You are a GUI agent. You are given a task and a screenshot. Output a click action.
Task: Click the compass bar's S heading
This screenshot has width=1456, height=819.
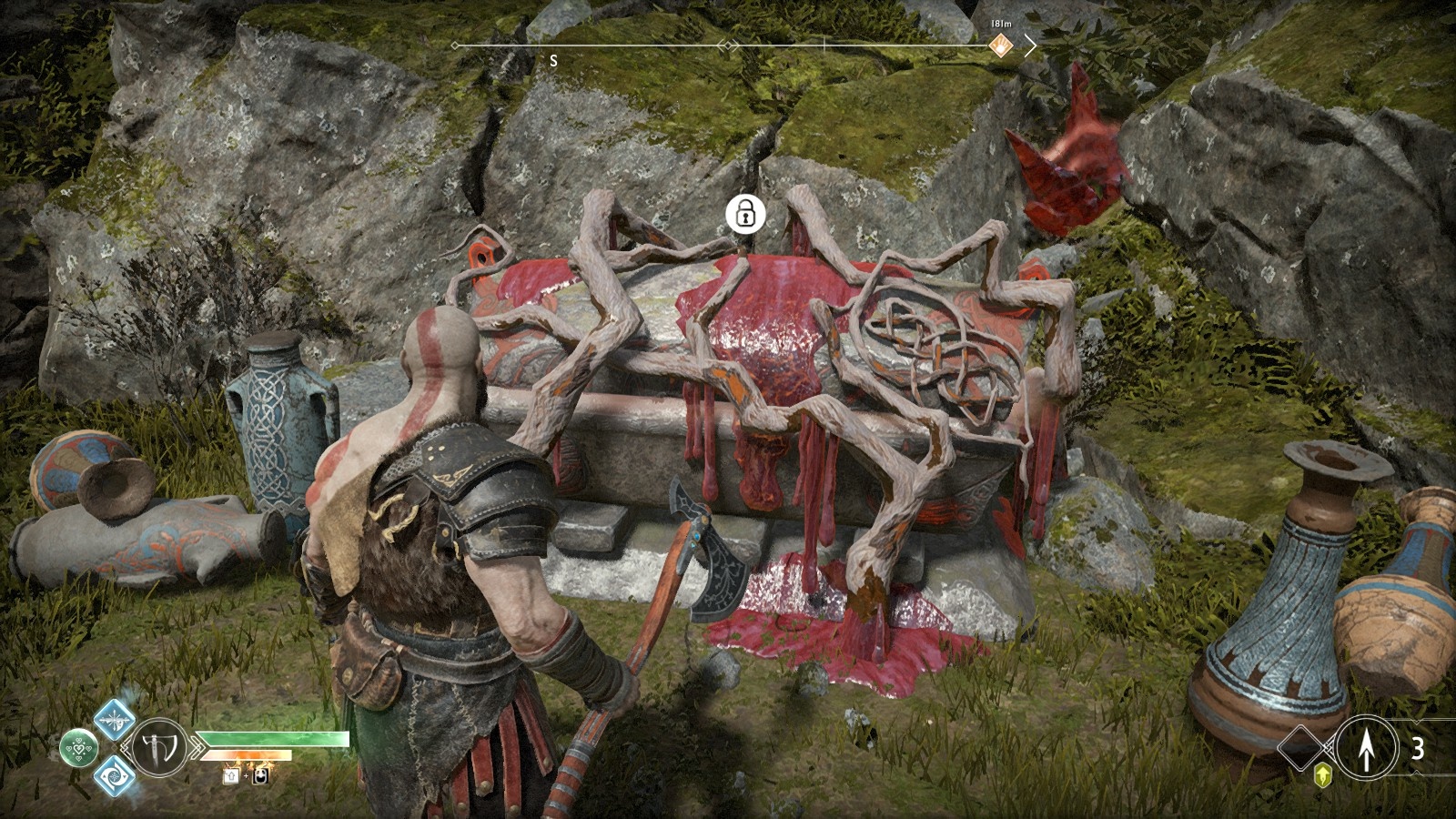553,61
